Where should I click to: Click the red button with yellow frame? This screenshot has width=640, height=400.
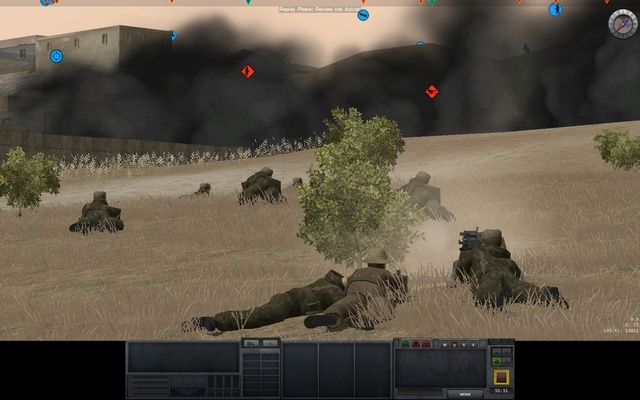click(501, 376)
